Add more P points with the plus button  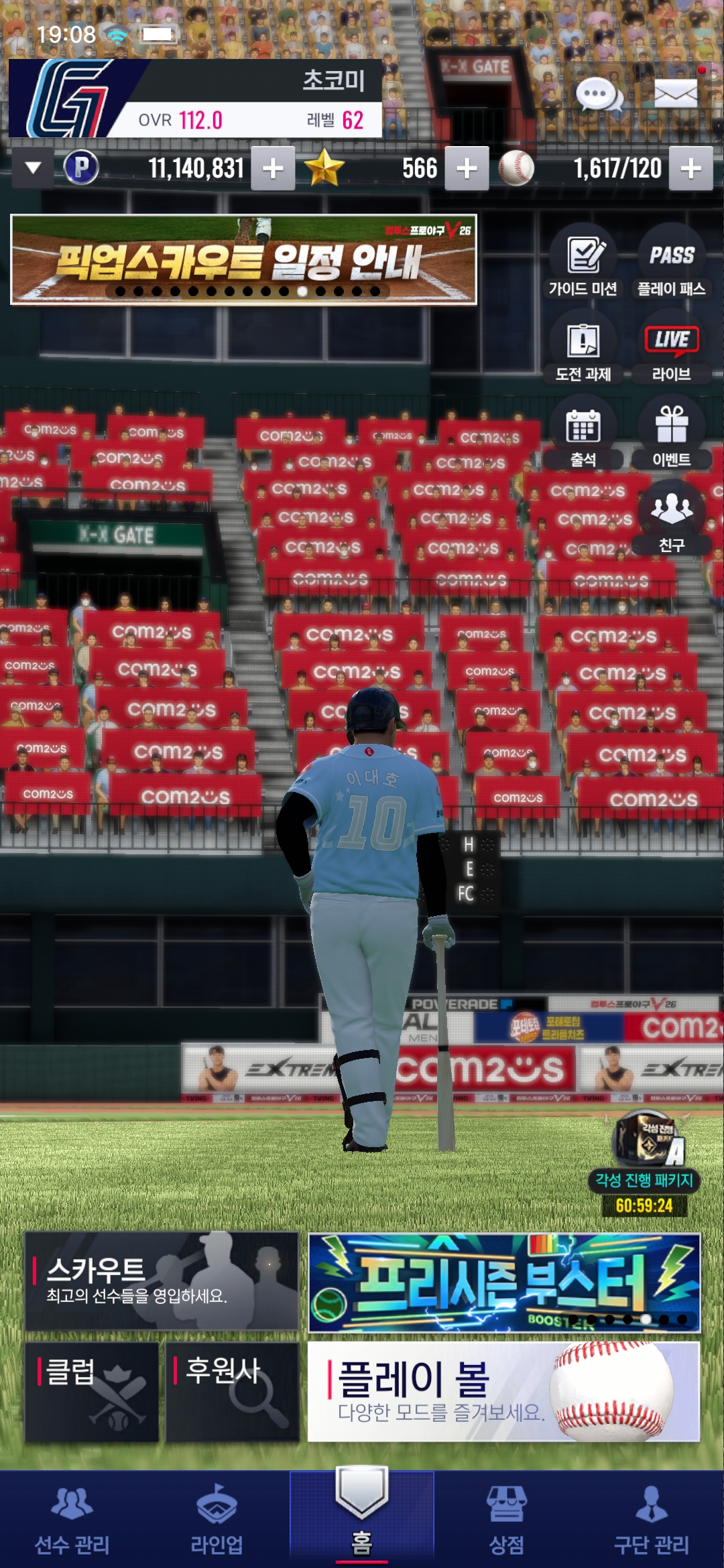point(273,168)
